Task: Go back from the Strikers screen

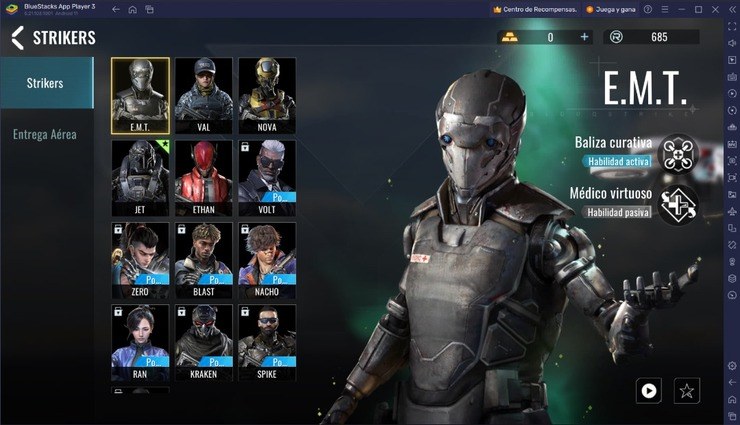Action: pyautogui.click(x=17, y=38)
